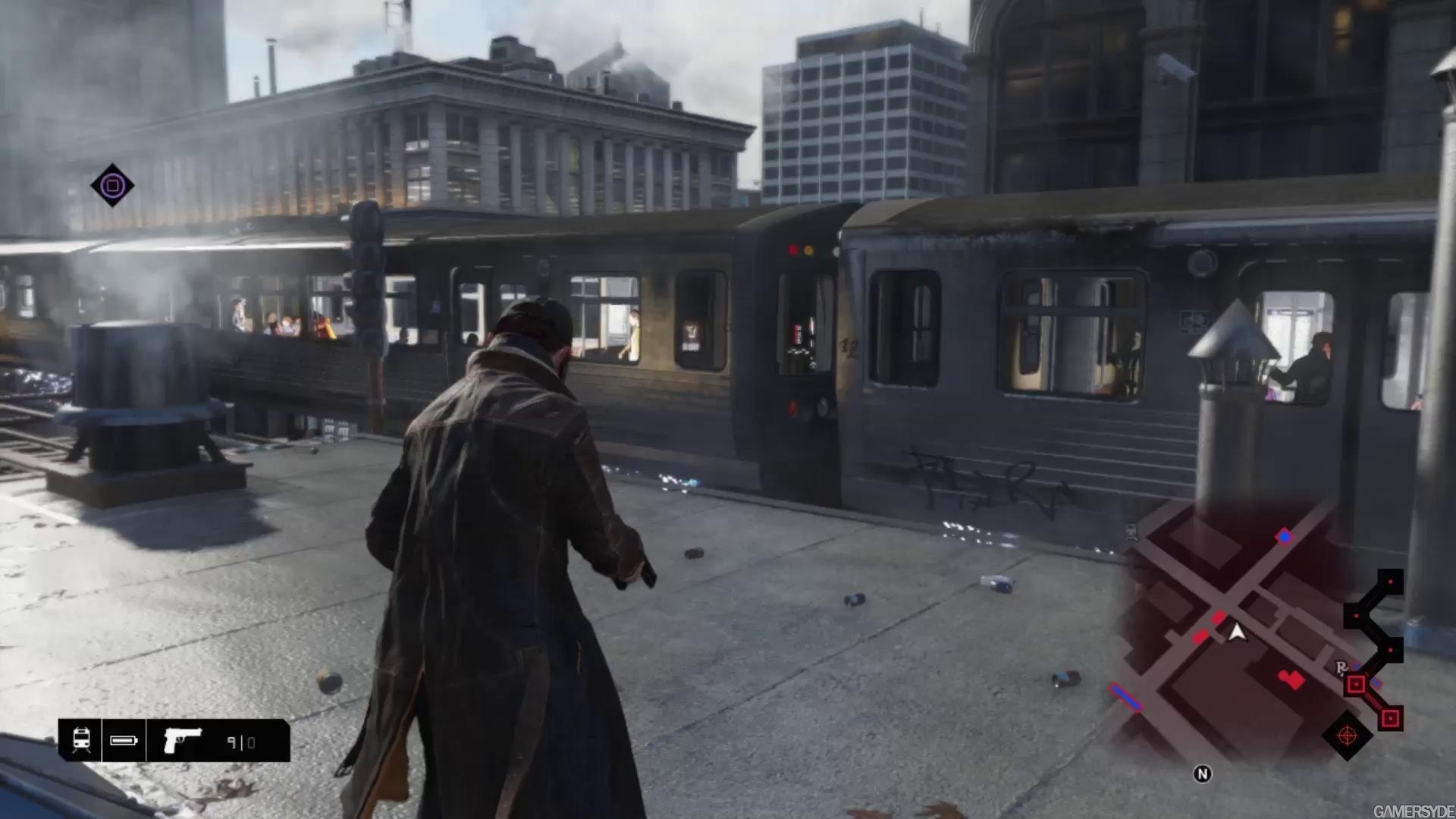1456x819 pixels.
Task: Click the white player arrow on minimap
Action: 1237,632
